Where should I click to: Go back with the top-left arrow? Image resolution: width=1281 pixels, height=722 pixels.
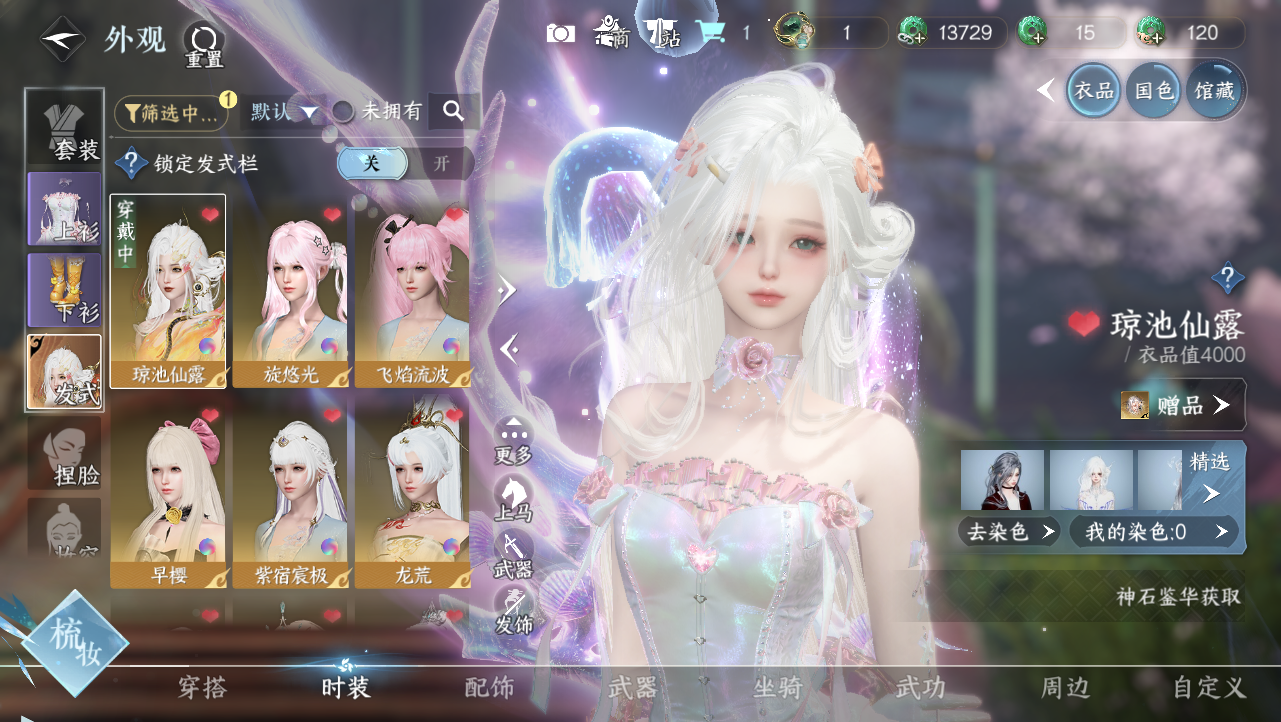(64, 39)
